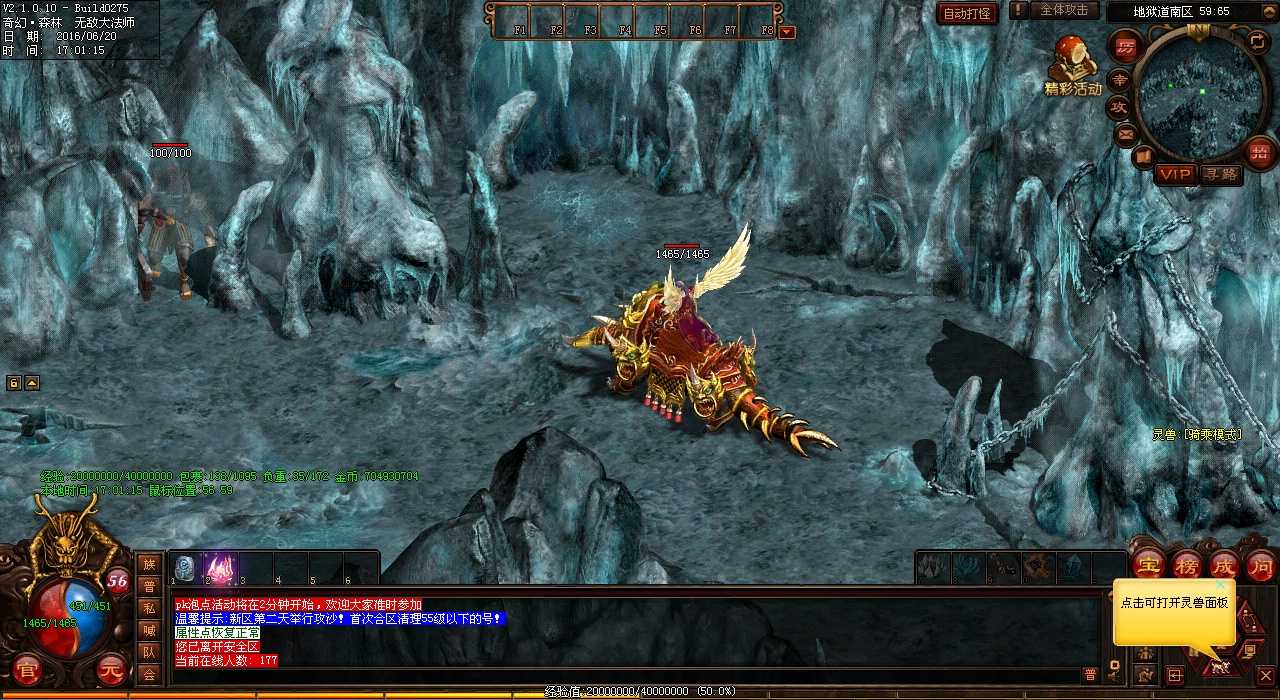Toggle the 自动打怪 auto-fight button

[967, 13]
